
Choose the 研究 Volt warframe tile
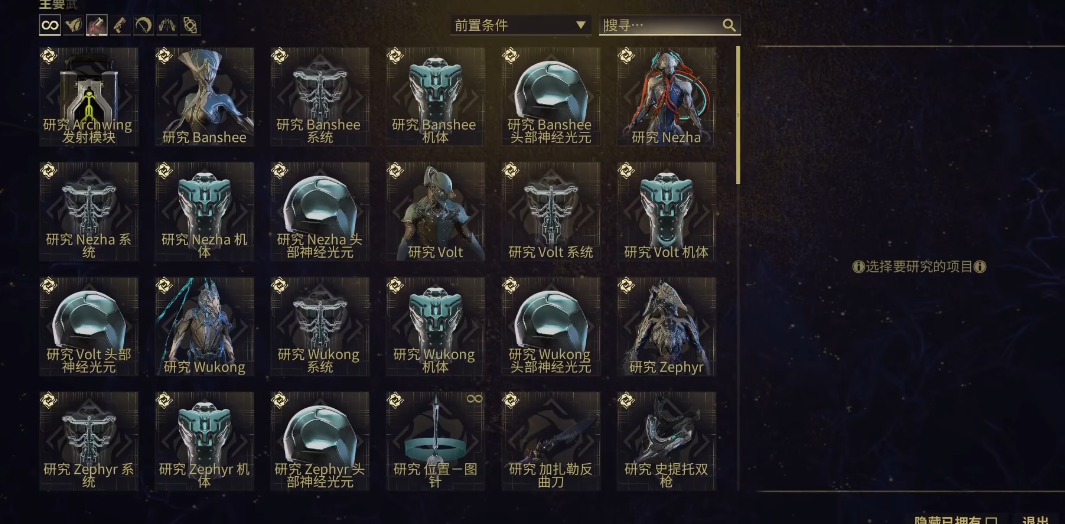[435, 212]
